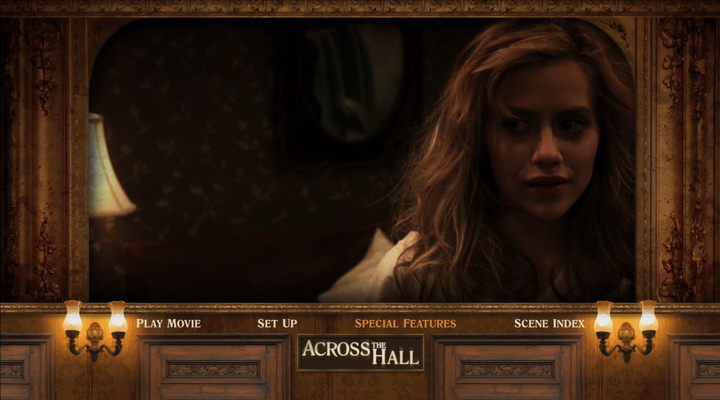The width and height of the screenshot is (720, 400).
Task: Open the Set Up menu
Action: pos(277,323)
